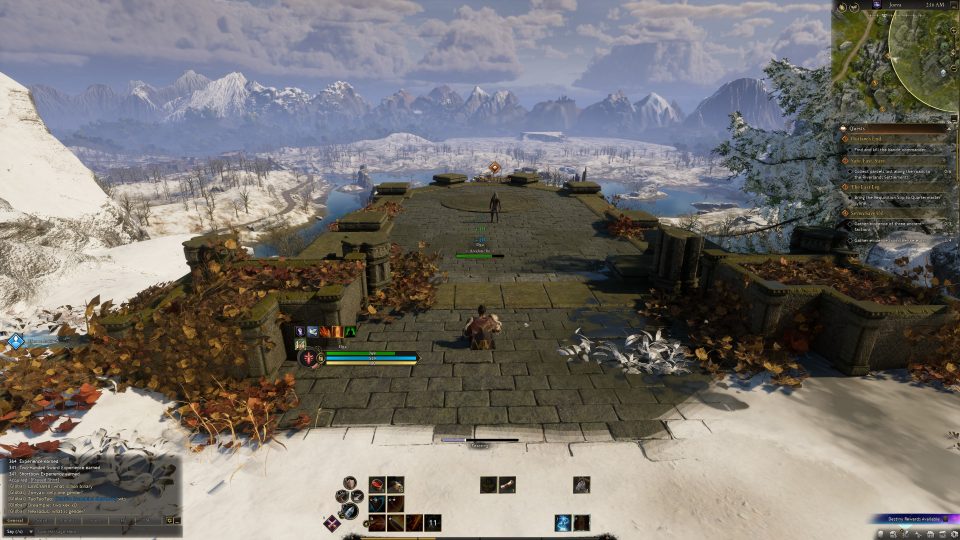Open the Destiny Rewards Available notification
Screen dimensions: 960x540
click(x=910, y=519)
